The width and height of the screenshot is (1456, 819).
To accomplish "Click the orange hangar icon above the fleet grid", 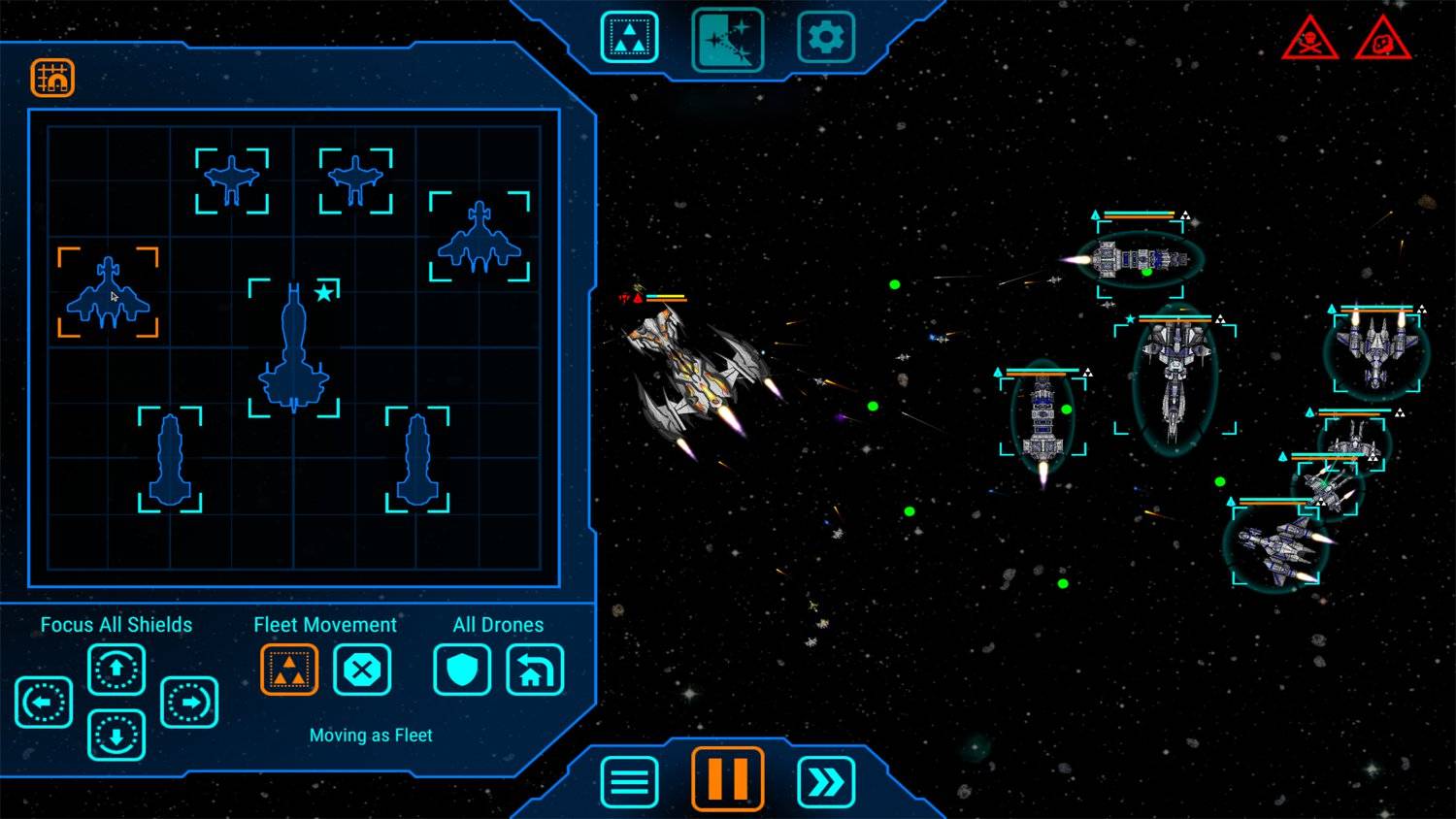I will click(x=54, y=76).
